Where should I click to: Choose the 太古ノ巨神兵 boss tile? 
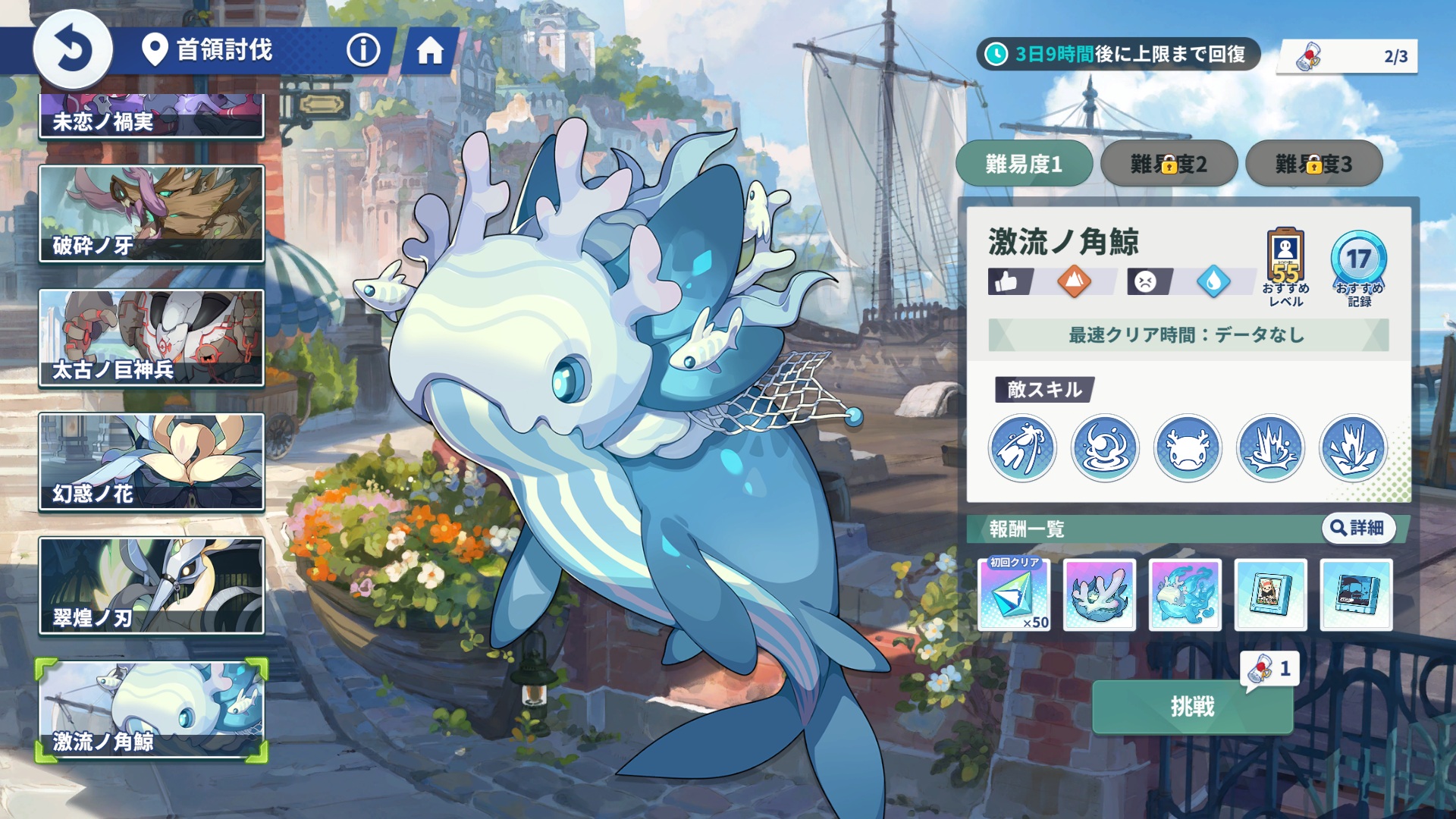coord(152,337)
